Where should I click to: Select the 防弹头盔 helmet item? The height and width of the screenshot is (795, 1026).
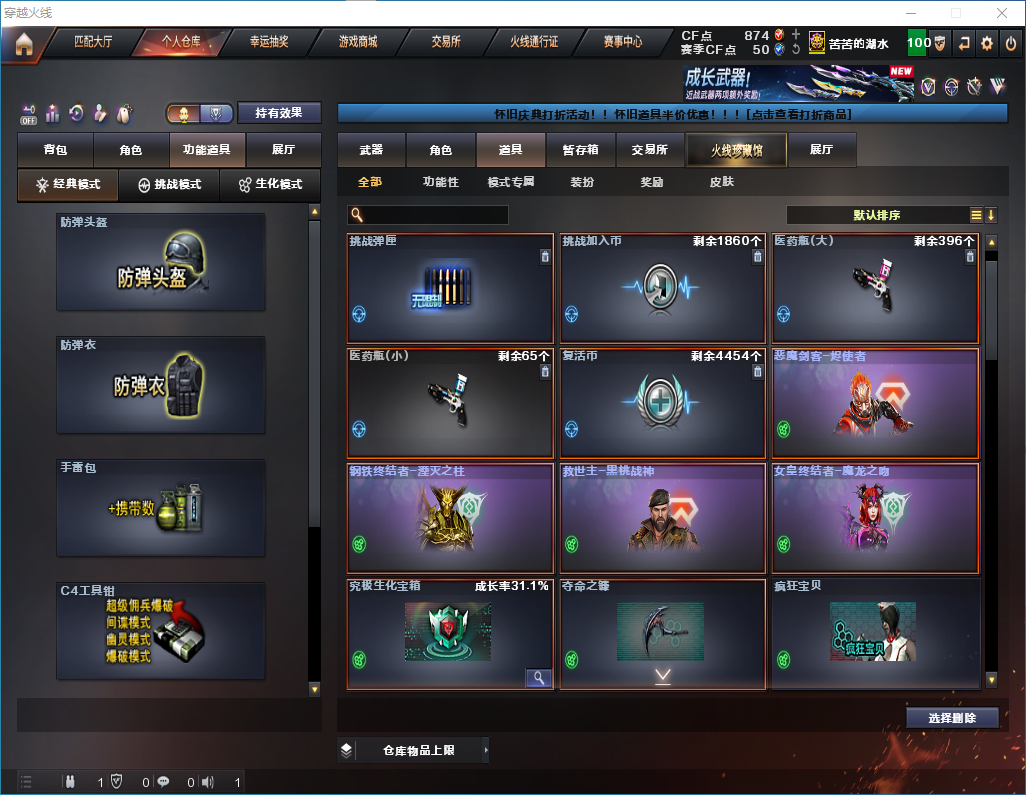tap(161, 262)
